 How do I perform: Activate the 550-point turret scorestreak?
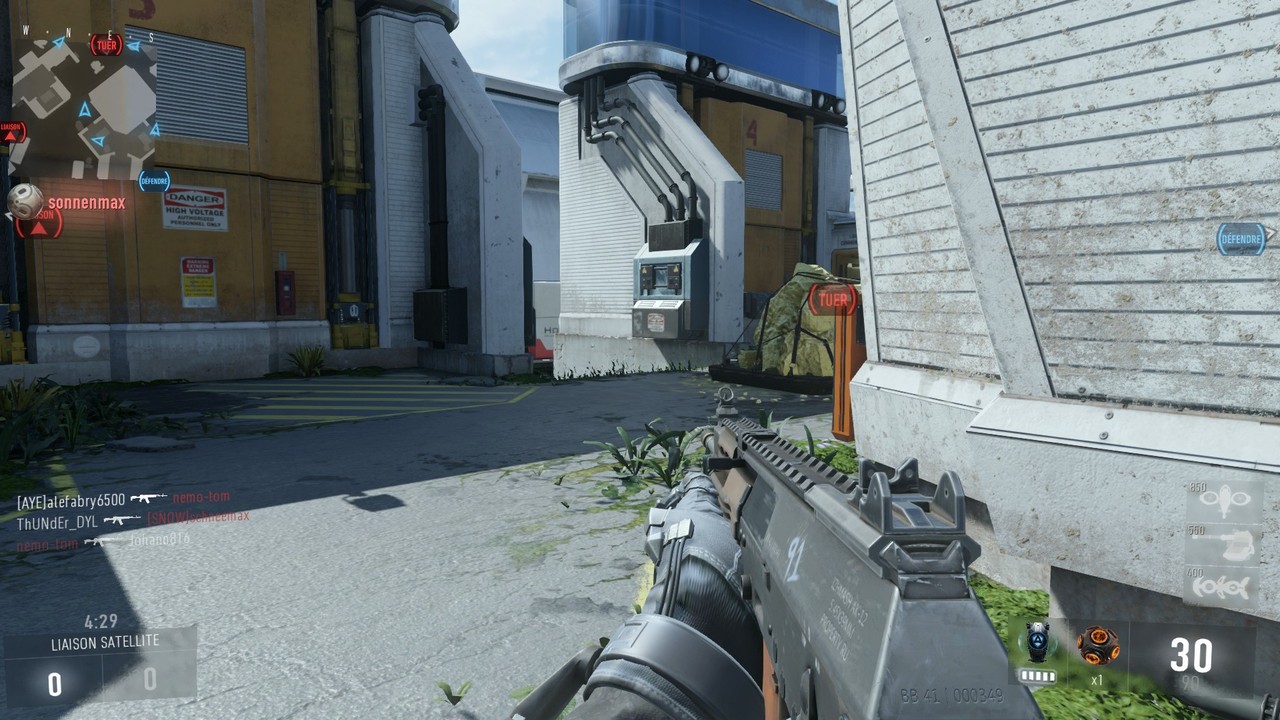(1225, 545)
